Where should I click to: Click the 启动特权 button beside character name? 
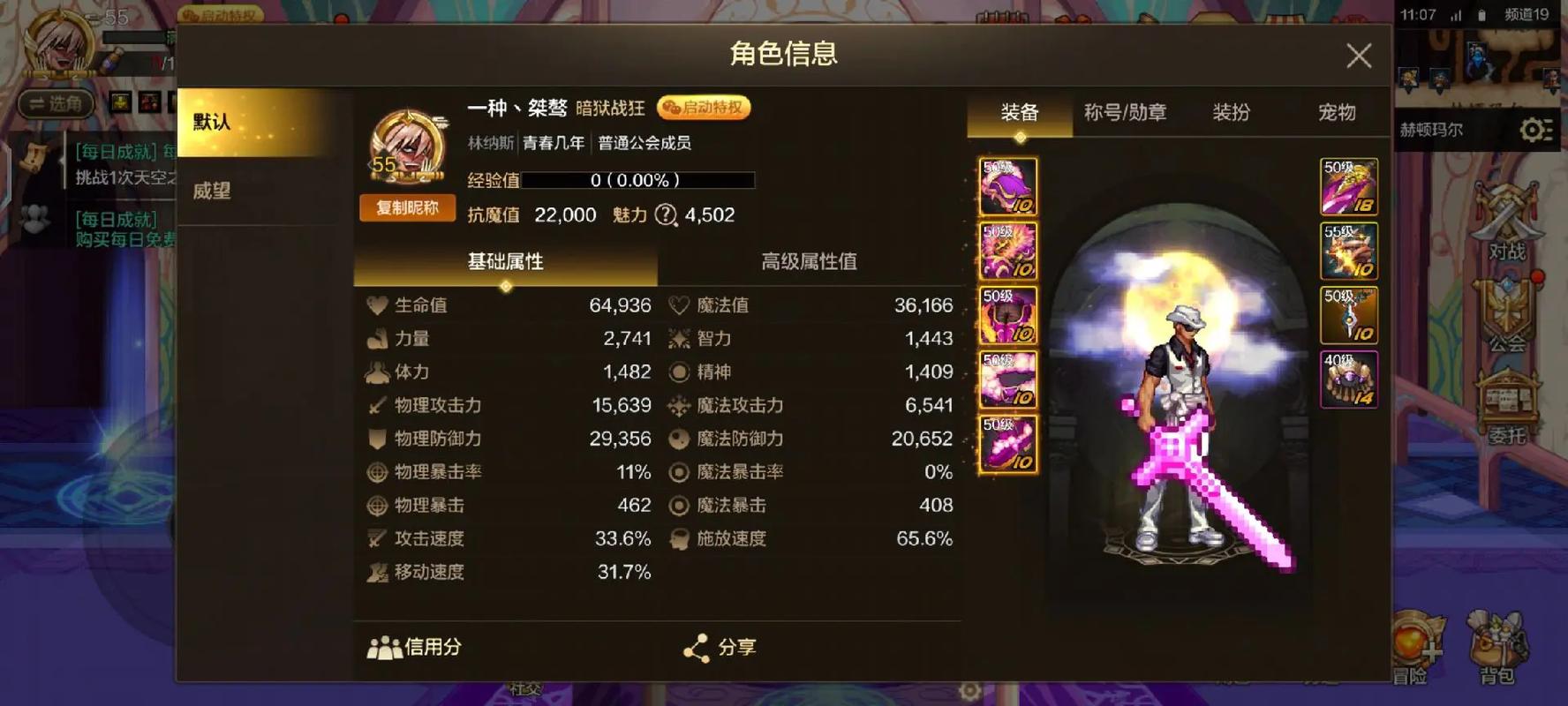pos(704,108)
